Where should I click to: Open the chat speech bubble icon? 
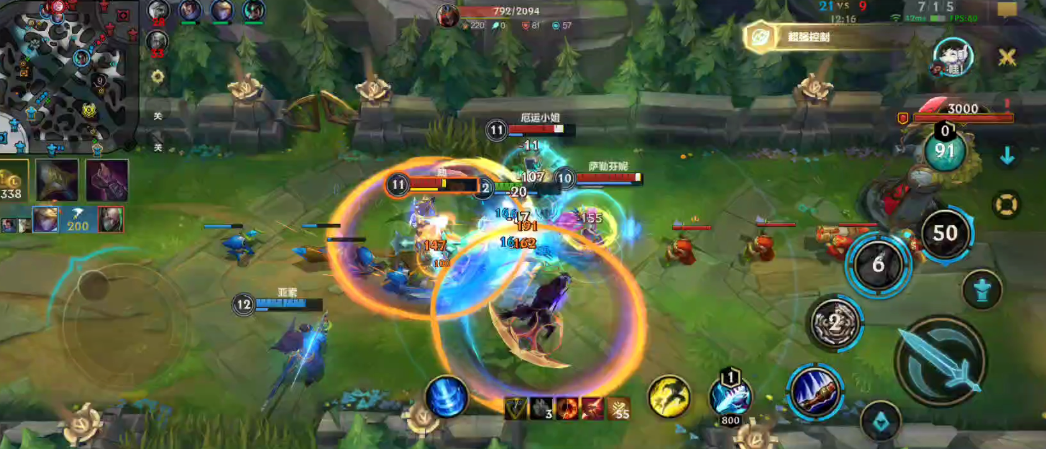point(1006,11)
